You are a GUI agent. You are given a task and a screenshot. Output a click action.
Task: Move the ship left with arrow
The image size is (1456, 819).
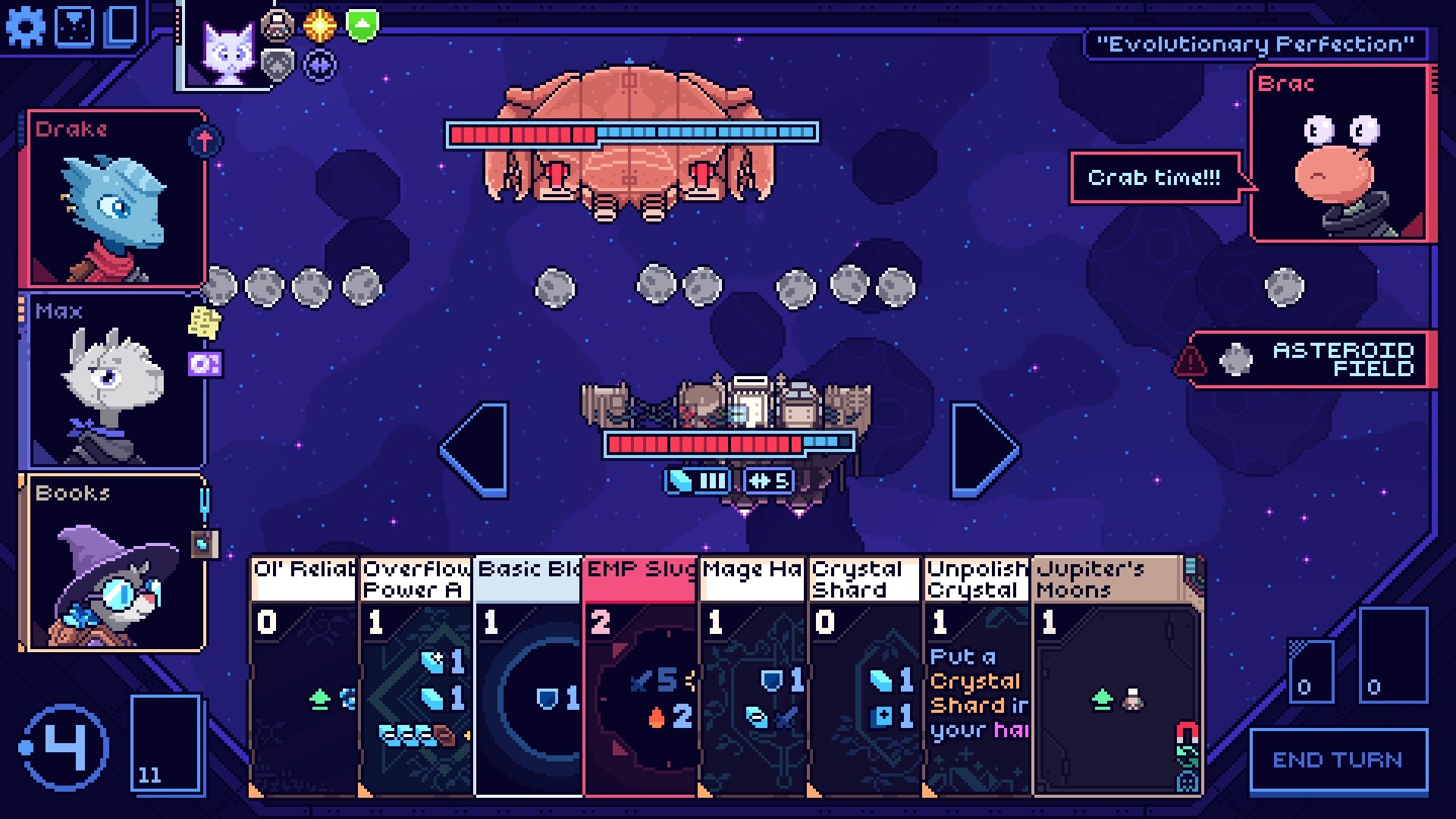[475, 450]
